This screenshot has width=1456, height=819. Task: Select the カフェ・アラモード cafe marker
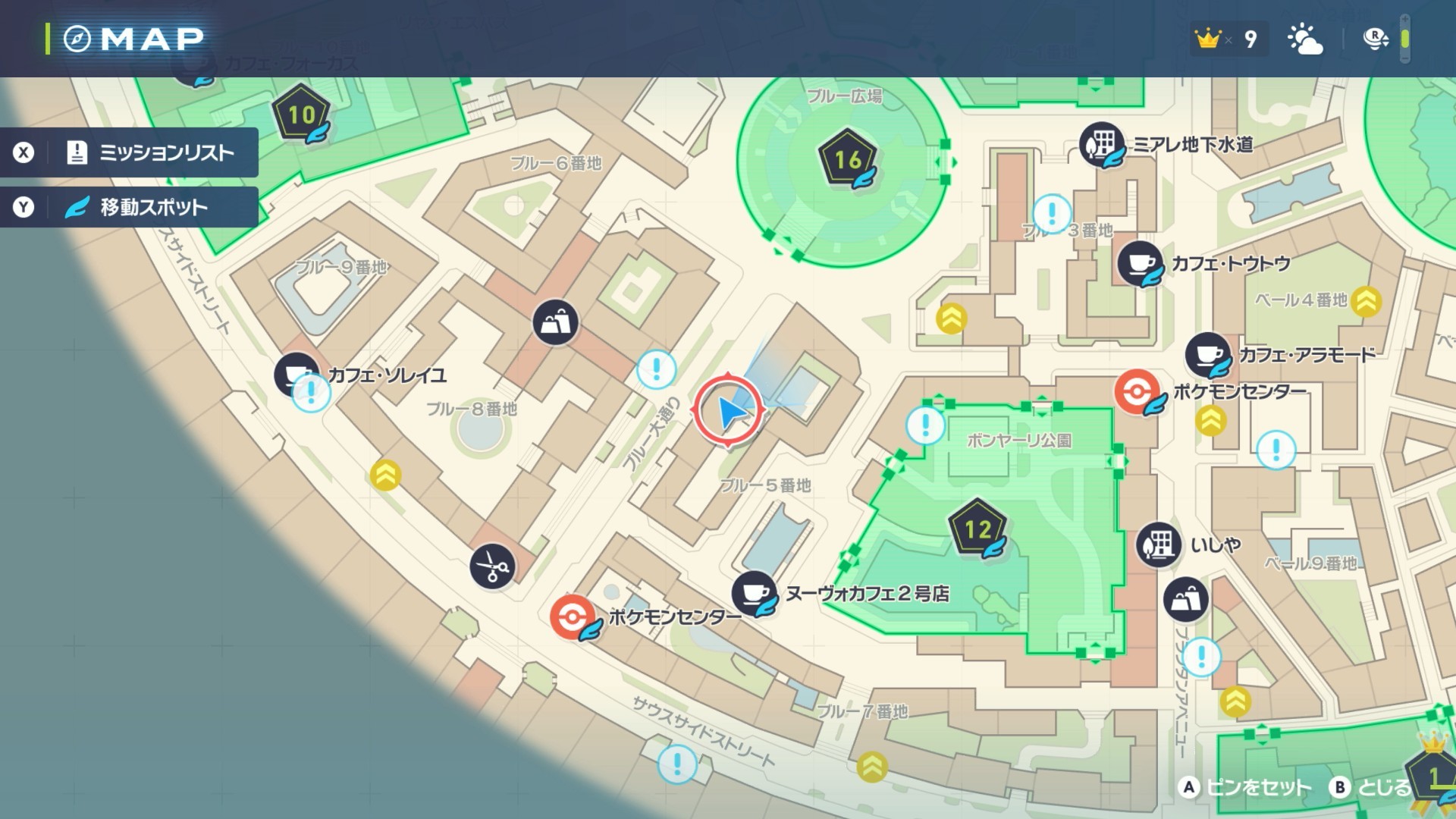click(x=1208, y=355)
